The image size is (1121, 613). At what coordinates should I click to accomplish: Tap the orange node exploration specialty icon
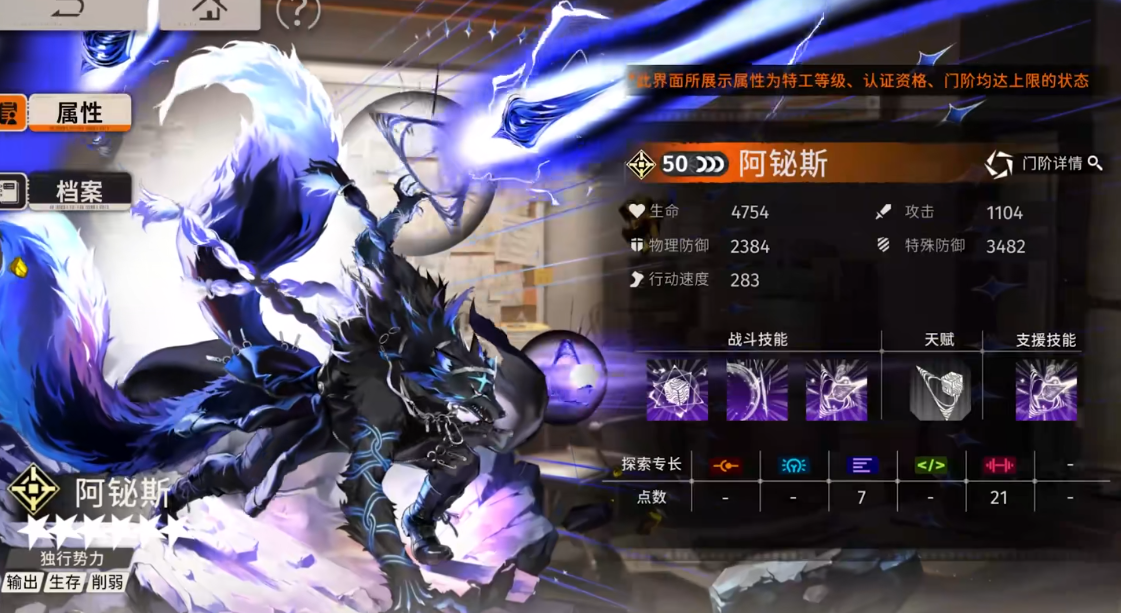coord(725,465)
